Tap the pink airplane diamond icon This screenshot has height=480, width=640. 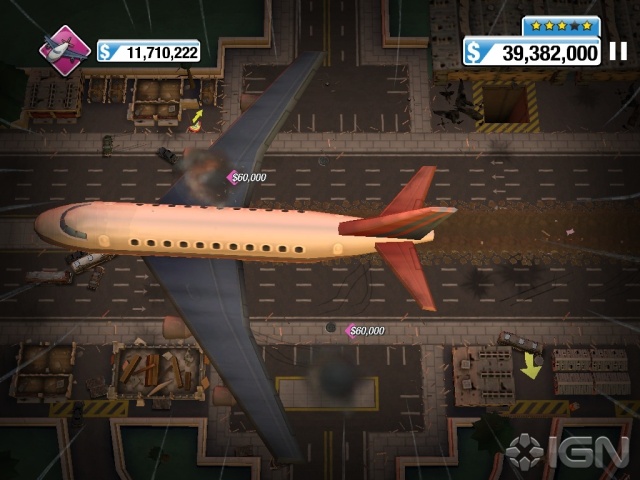pyautogui.click(x=65, y=49)
